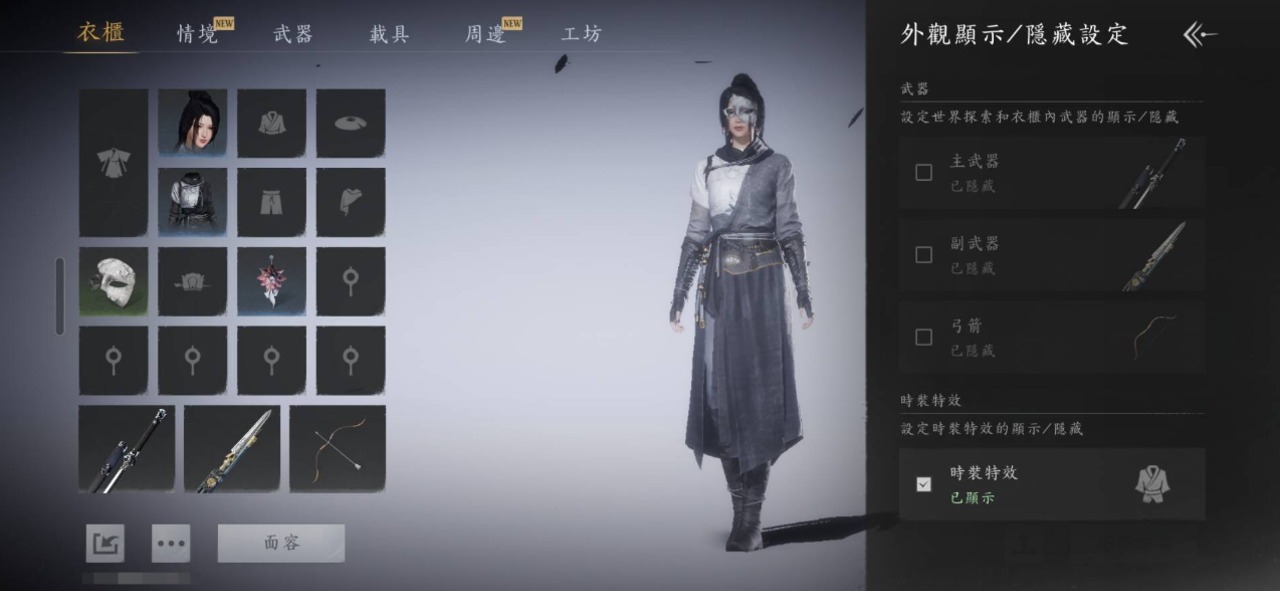The image size is (1280, 591).
Task: Toggle the 弓箭 display checkbox
Action: [x=924, y=337]
